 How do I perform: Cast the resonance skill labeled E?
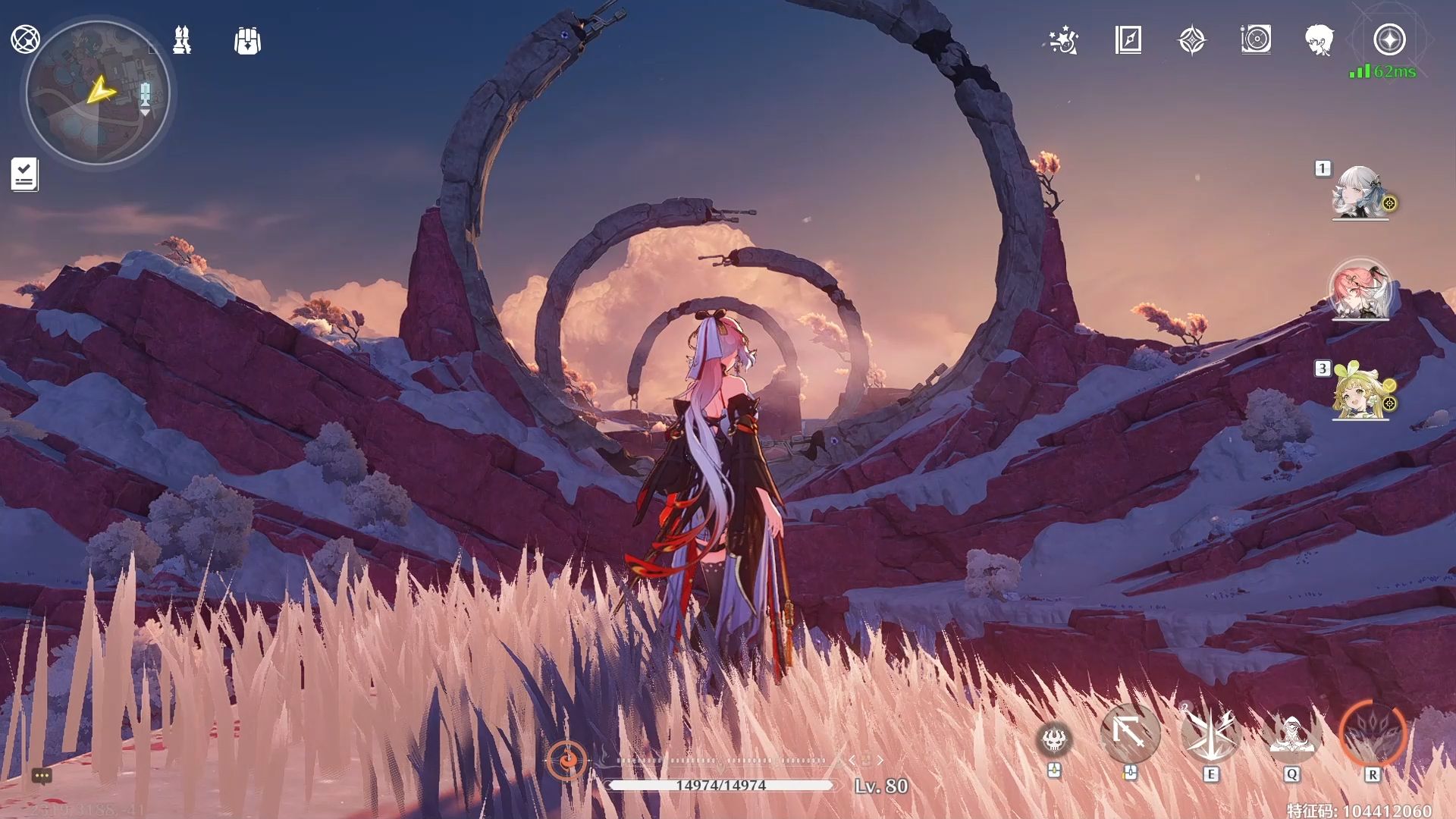(1210, 733)
